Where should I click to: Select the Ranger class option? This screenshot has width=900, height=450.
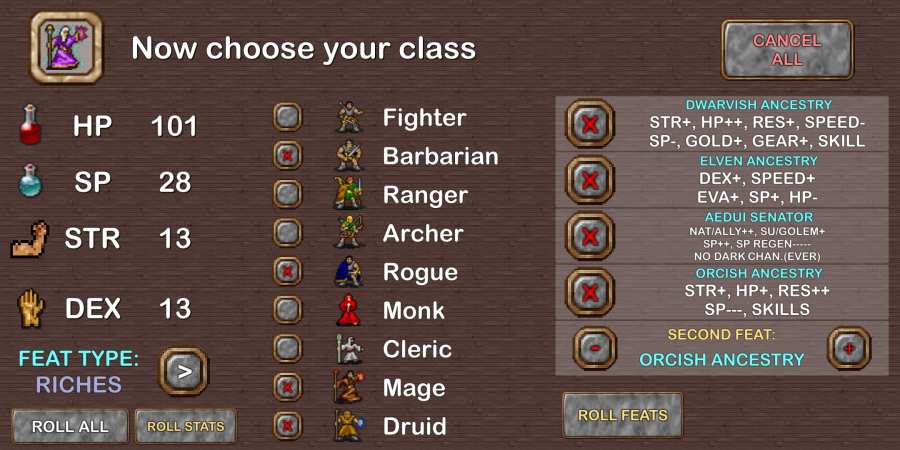(x=288, y=194)
